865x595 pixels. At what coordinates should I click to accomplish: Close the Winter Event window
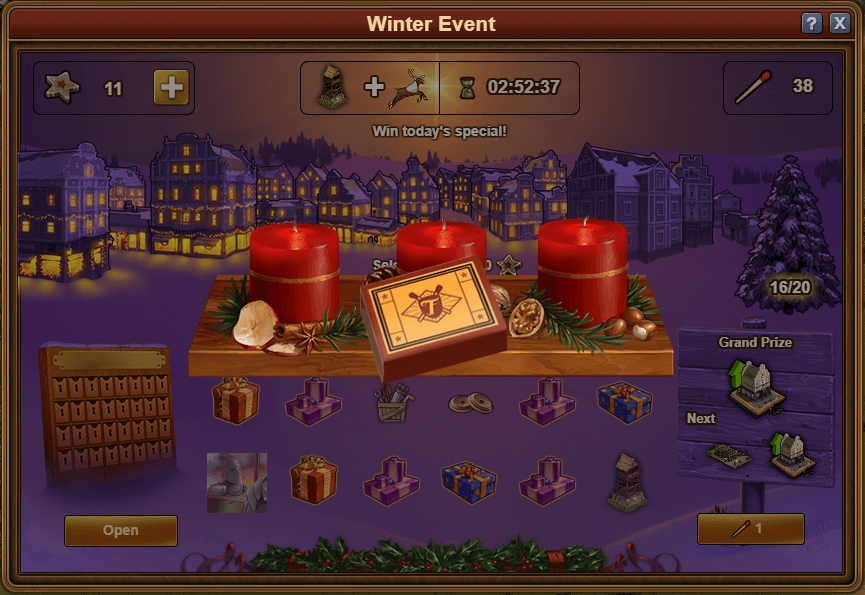pos(839,23)
